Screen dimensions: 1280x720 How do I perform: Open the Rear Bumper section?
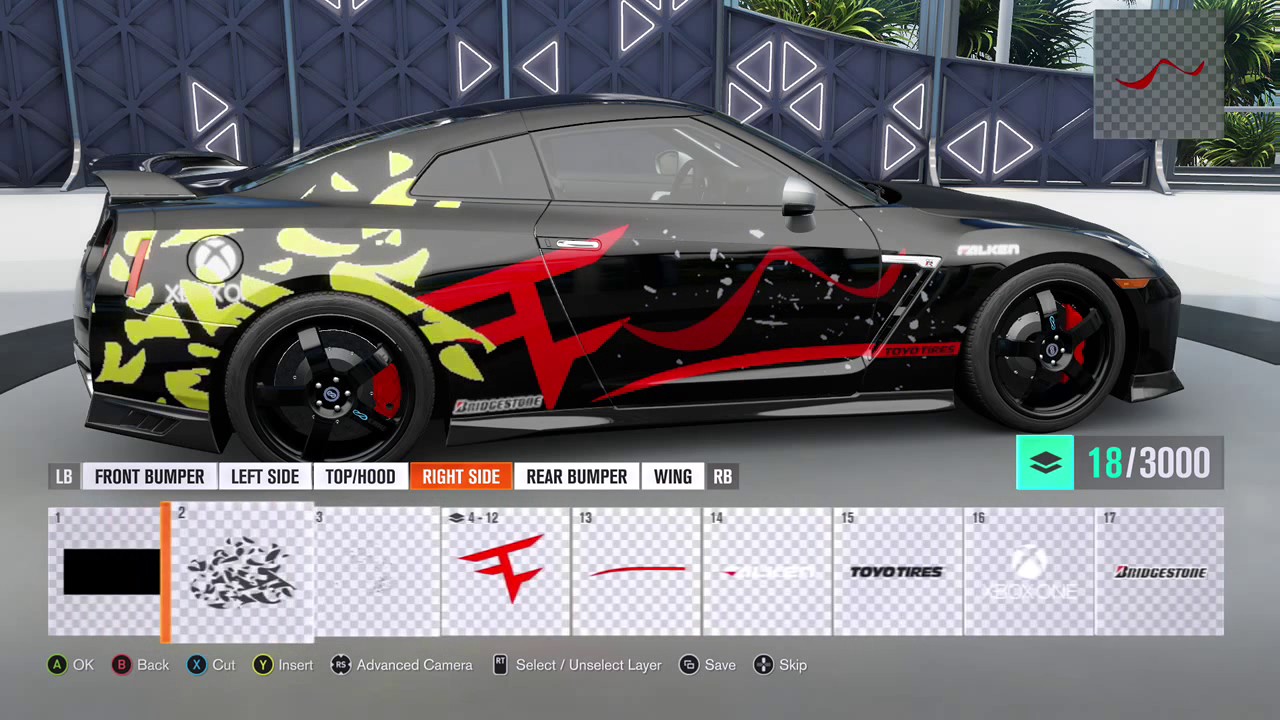coord(576,476)
